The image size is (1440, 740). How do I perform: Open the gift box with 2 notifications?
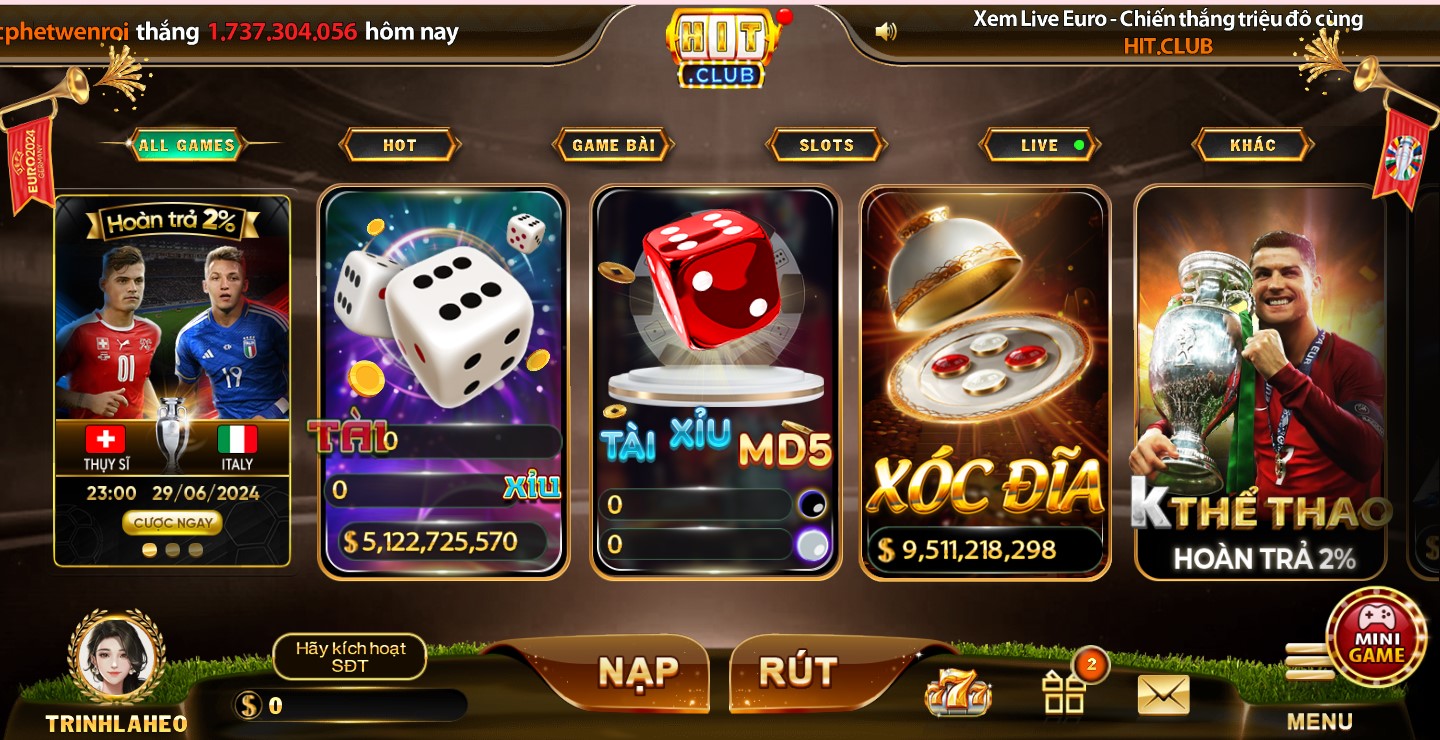tap(1062, 692)
